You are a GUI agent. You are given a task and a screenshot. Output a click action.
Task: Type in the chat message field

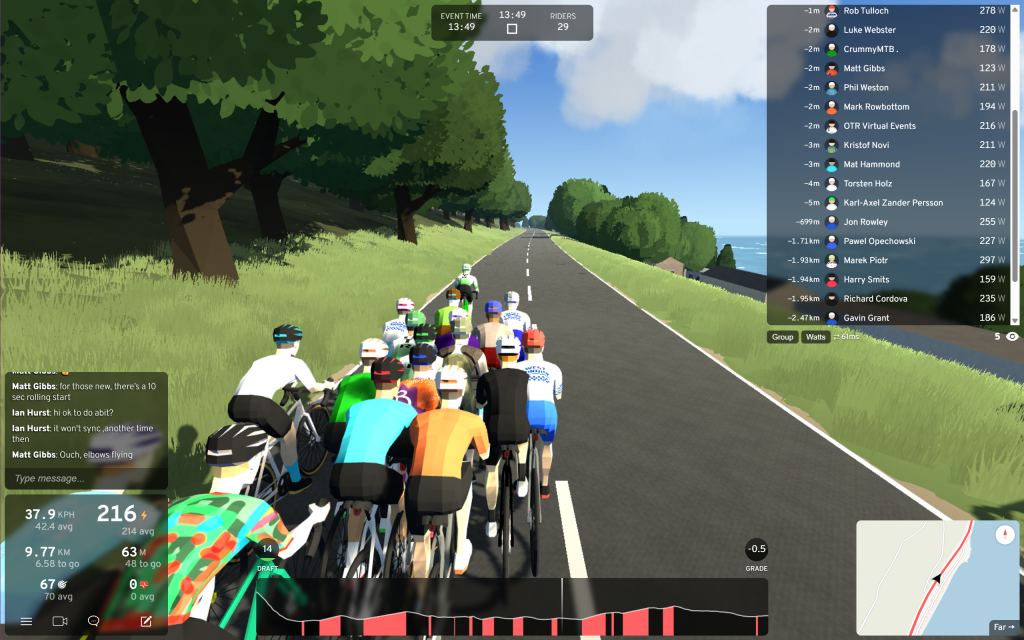click(84, 478)
